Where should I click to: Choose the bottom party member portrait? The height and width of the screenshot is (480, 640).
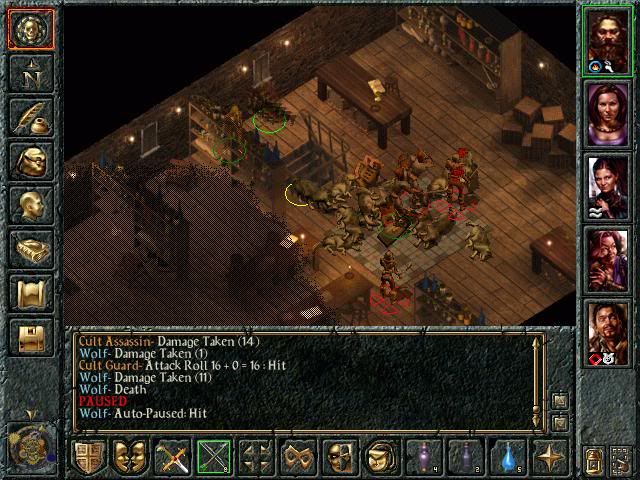(x=606, y=331)
